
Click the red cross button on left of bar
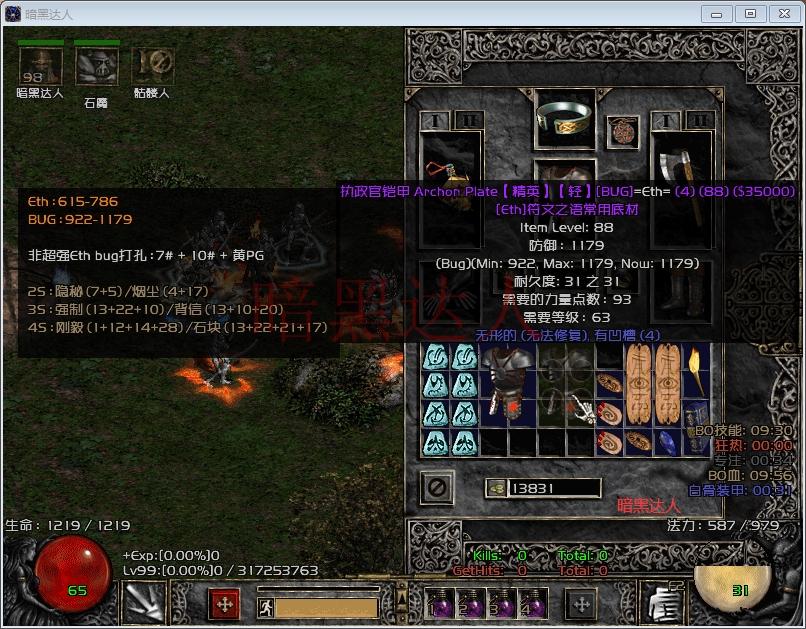pyautogui.click(x=224, y=604)
